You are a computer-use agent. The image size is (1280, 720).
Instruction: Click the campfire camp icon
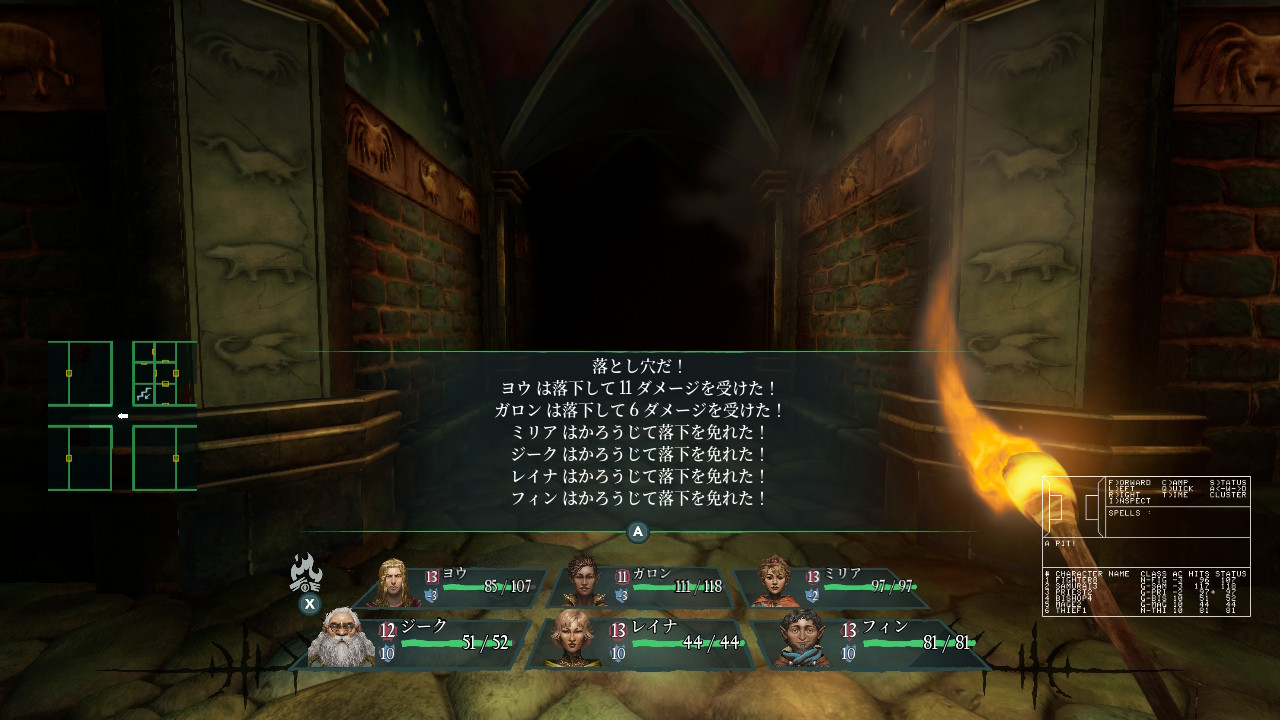[x=306, y=574]
